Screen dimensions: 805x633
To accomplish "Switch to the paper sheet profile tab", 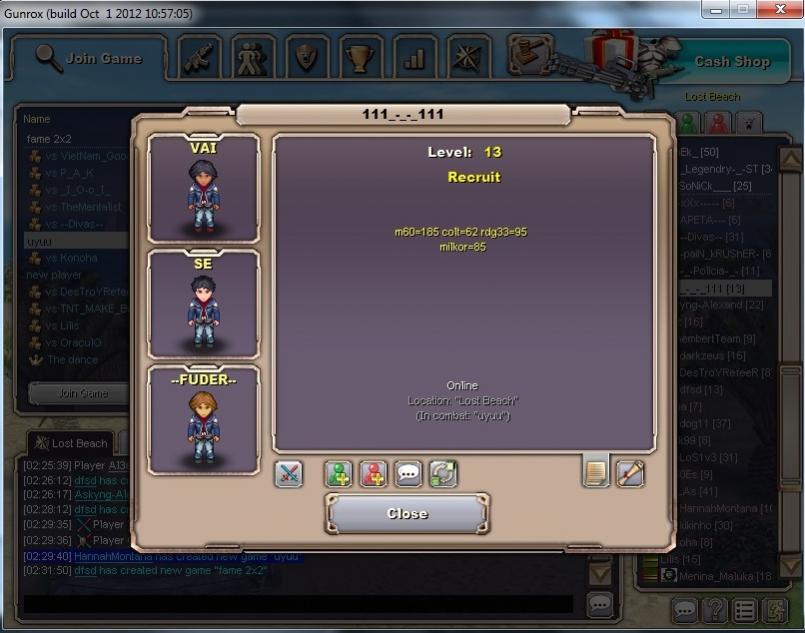I will point(595,473).
